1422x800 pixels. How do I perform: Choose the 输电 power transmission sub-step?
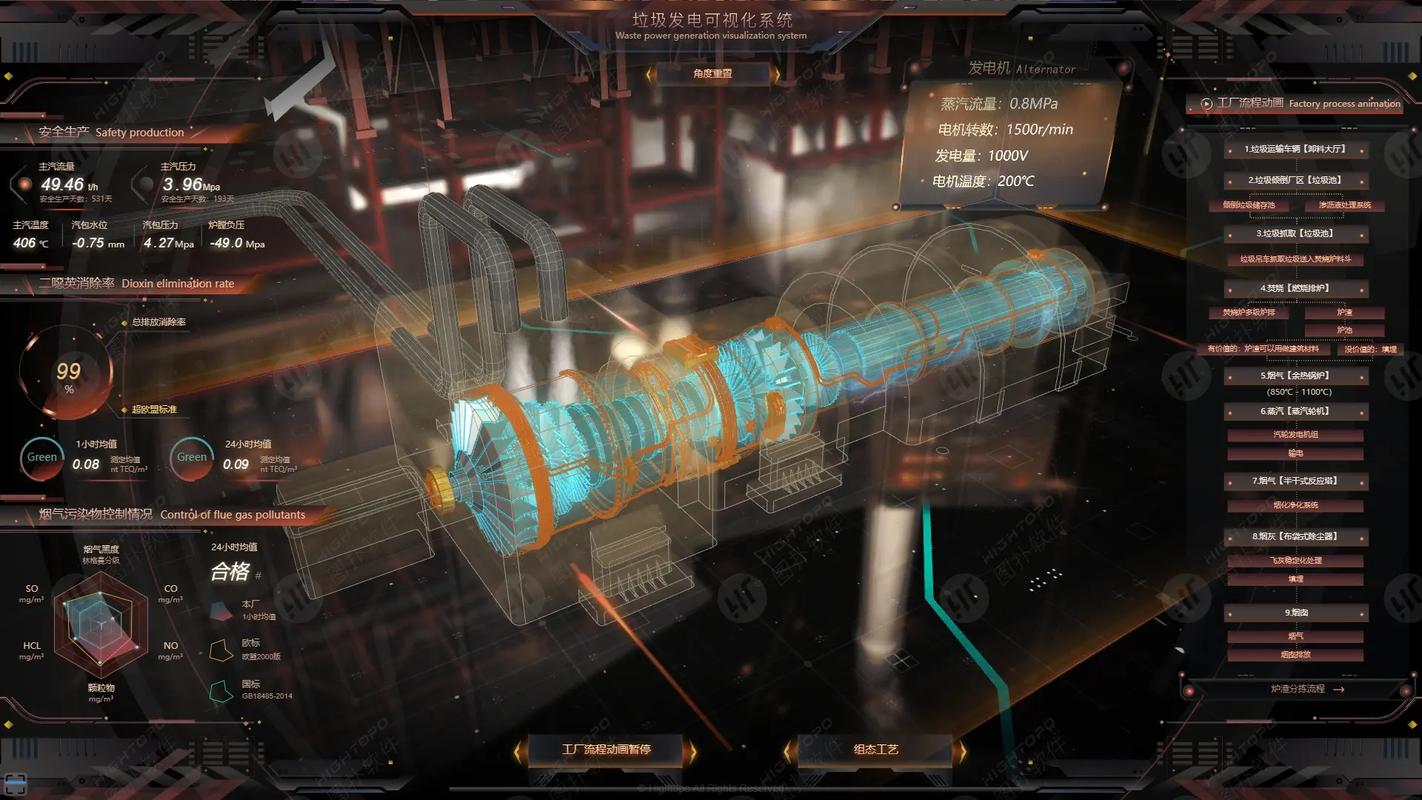point(1295,453)
